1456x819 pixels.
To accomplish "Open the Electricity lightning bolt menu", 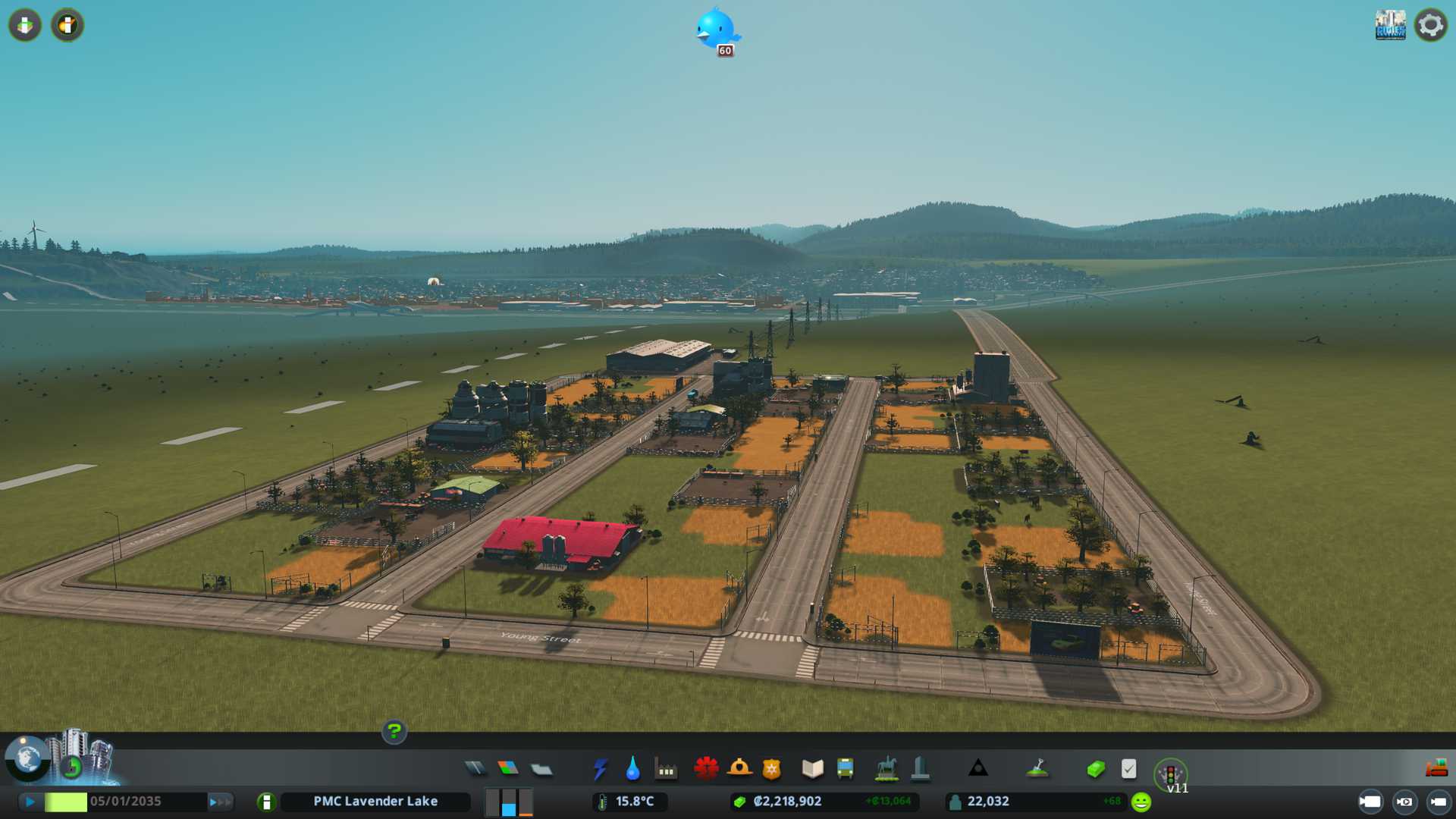I will point(600,769).
